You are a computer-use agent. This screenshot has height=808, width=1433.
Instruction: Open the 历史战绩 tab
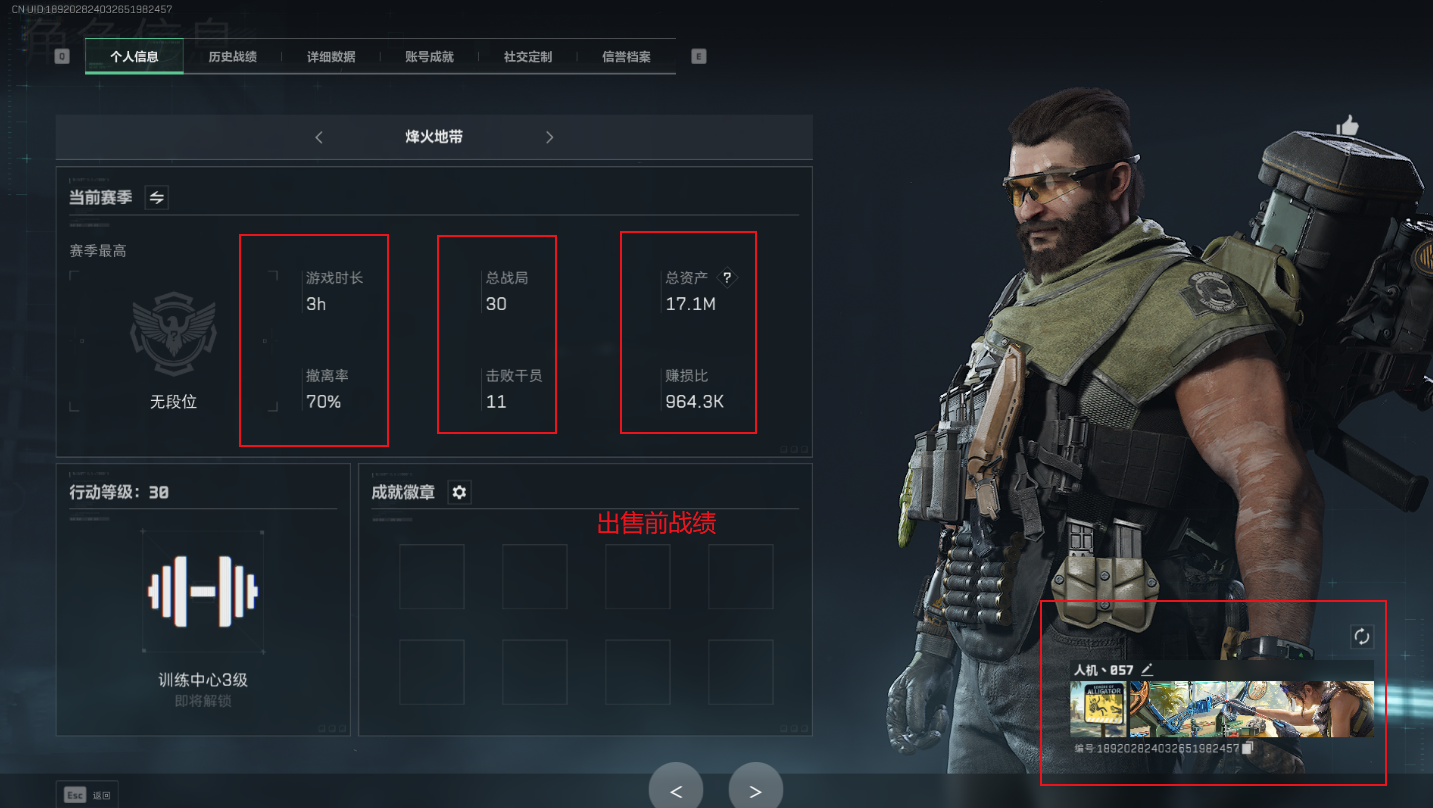(x=232, y=57)
